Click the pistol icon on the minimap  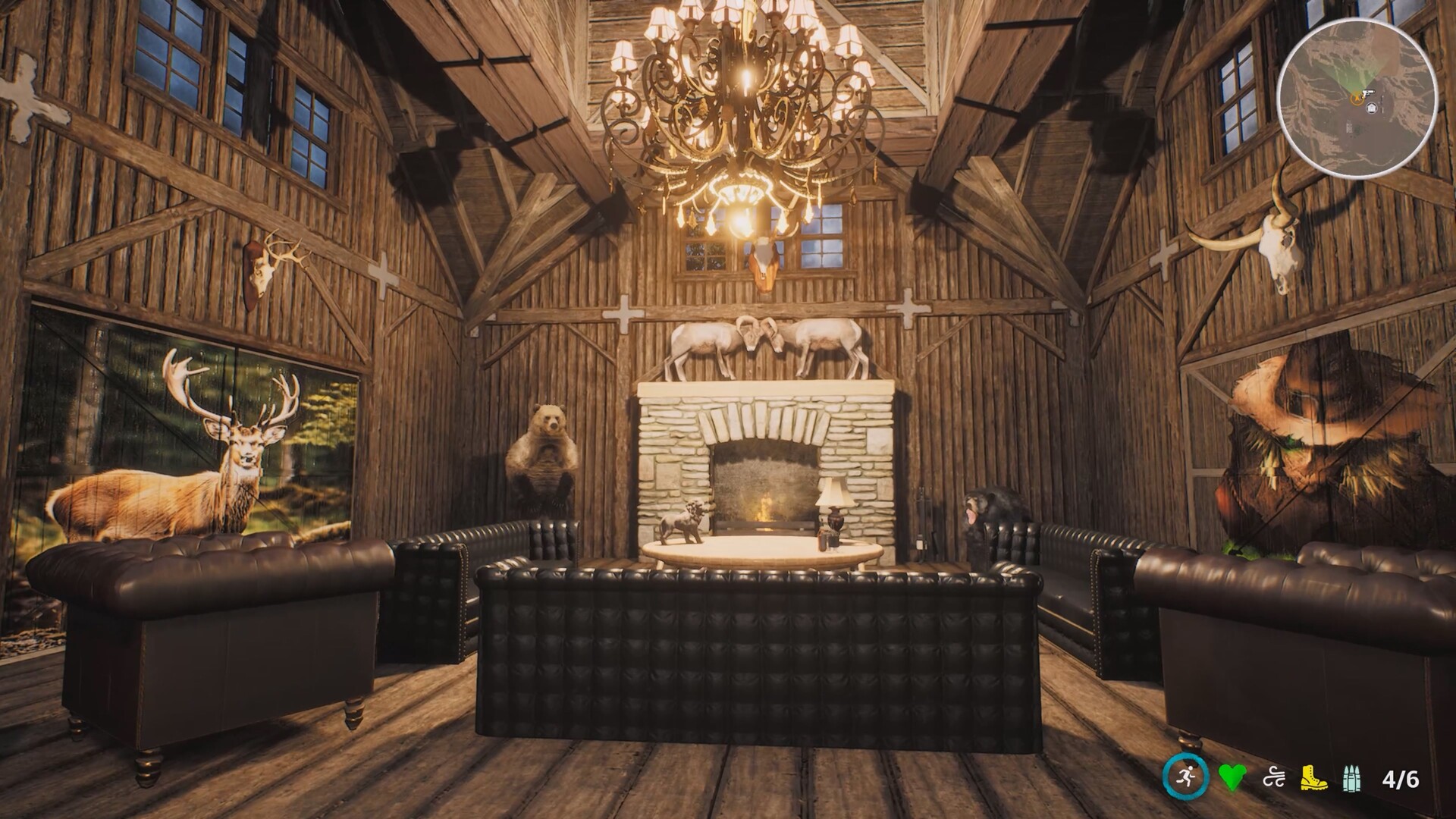[1369, 93]
